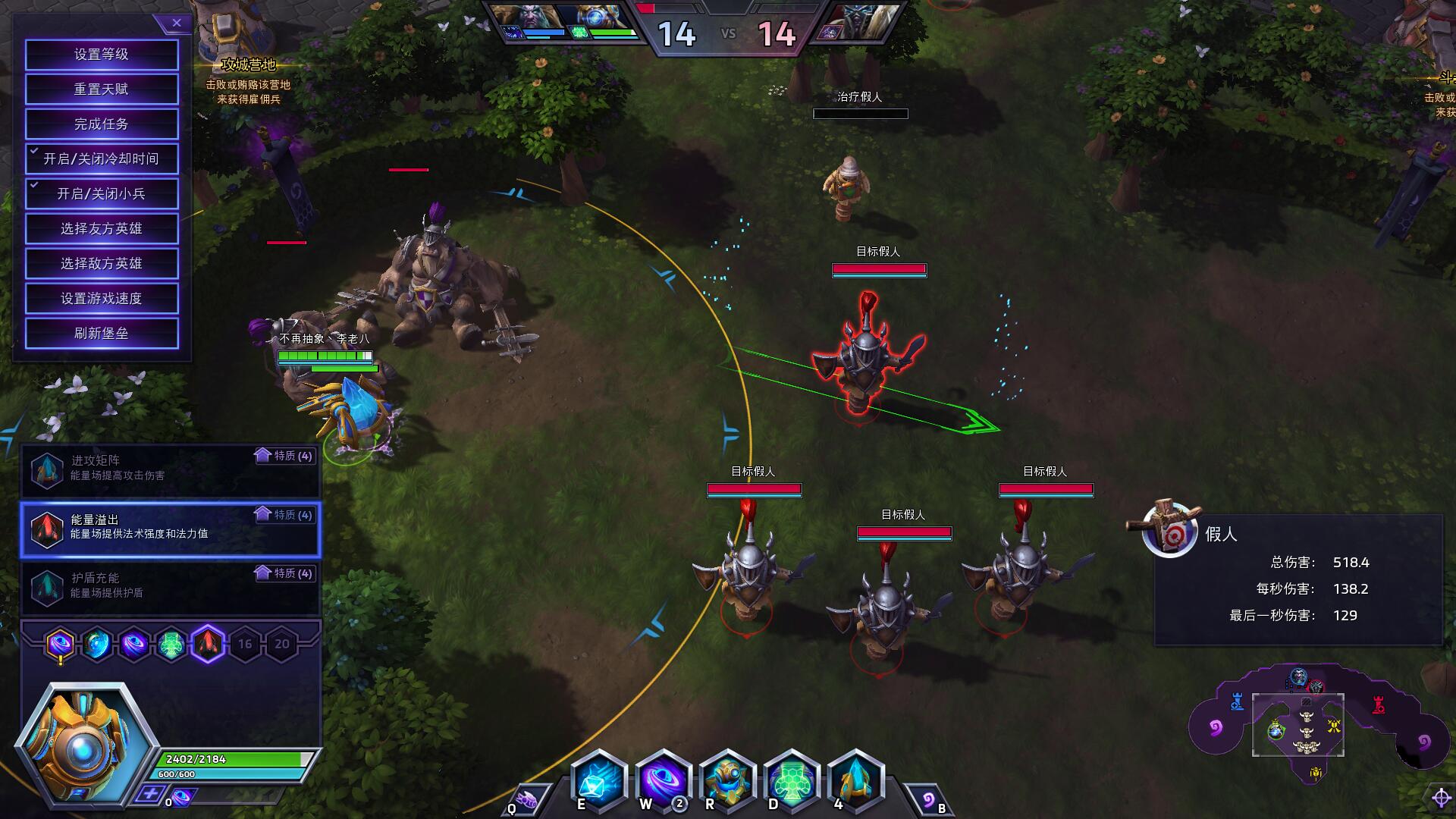Open the level 16 talent tier
Screen dimensions: 1456x819
245,645
